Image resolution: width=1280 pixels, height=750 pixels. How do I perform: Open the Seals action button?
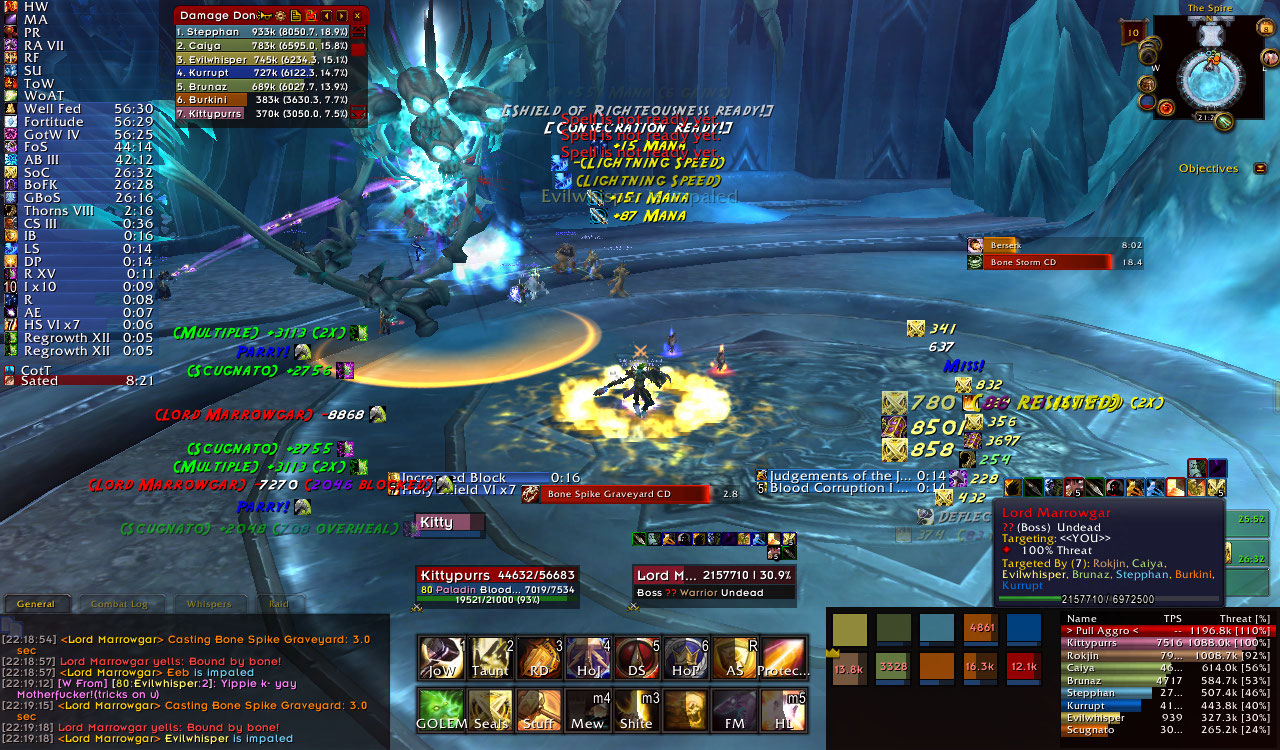pyautogui.click(x=490, y=709)
